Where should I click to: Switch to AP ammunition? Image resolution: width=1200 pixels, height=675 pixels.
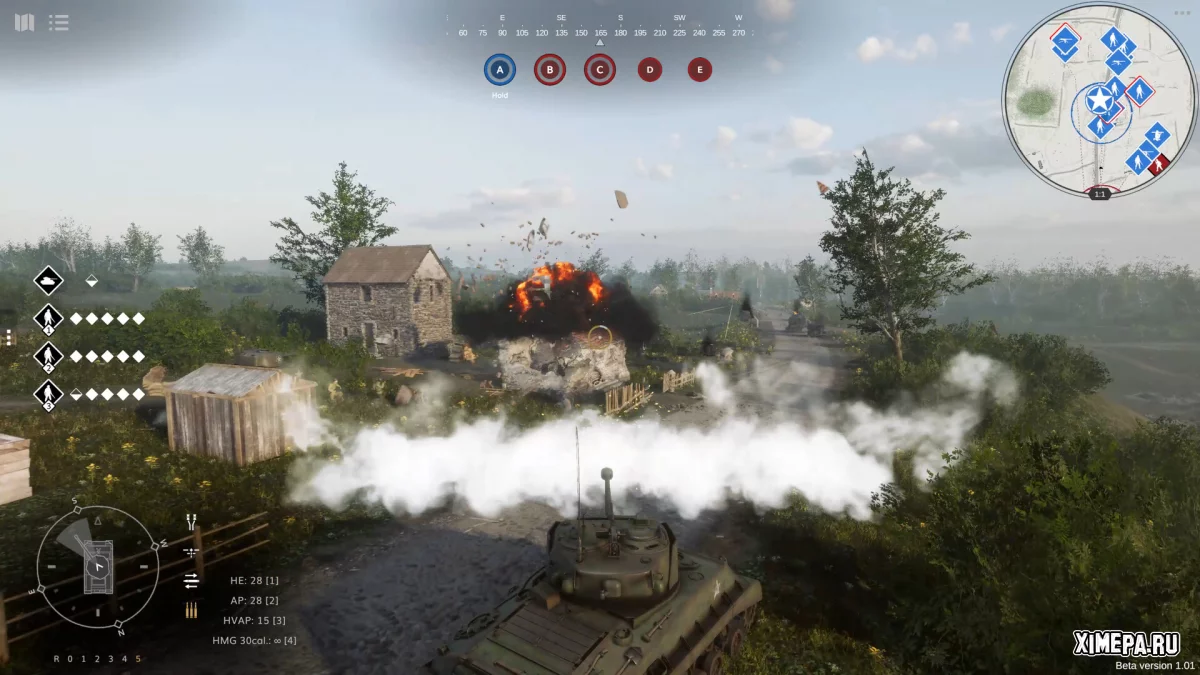[x=254, y=600]
